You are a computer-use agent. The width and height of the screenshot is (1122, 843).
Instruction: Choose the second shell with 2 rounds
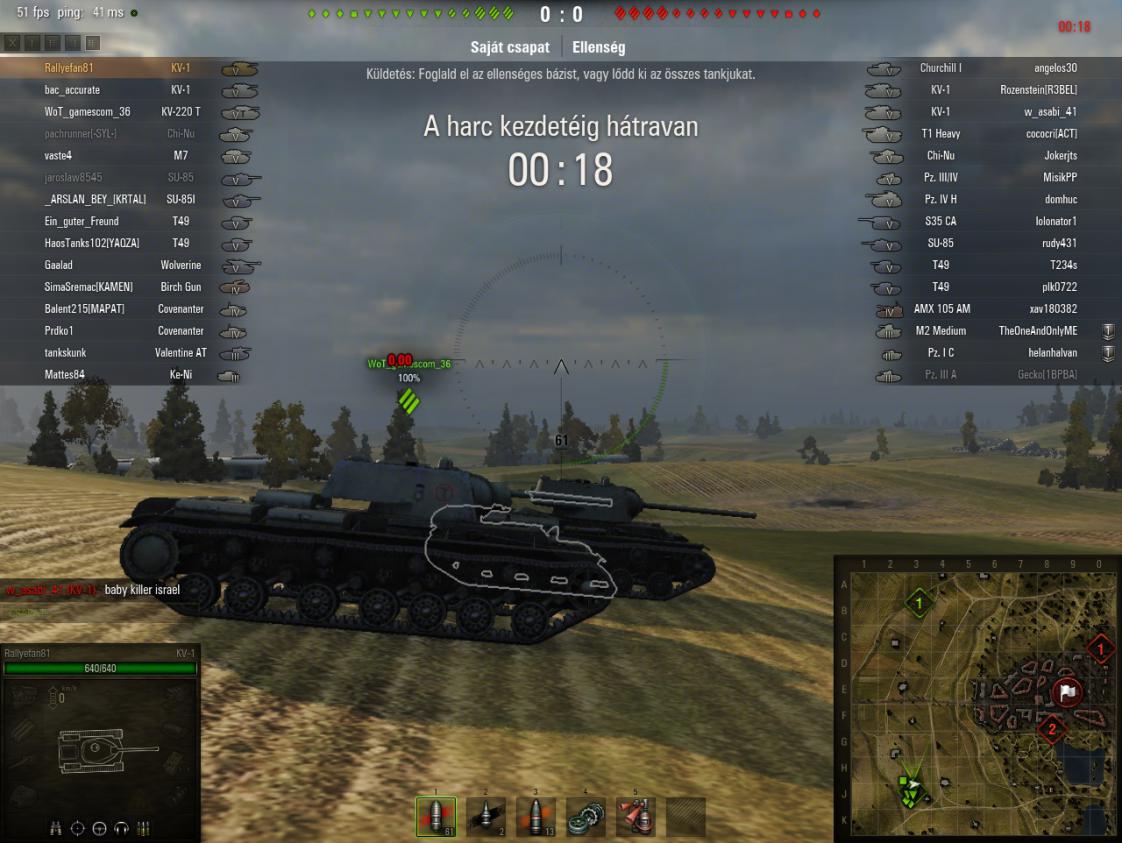coord(486,817)
